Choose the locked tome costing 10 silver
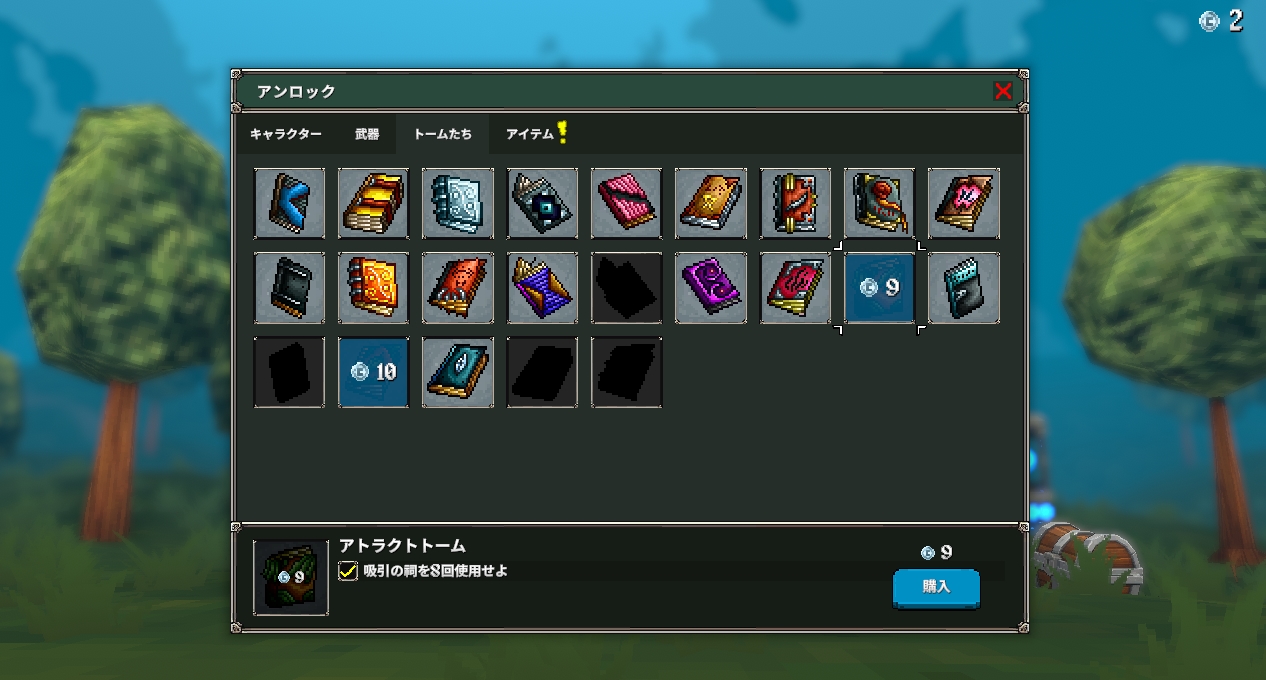The height and width of the screenshot is (680, 1266). (x=373, y=372)
